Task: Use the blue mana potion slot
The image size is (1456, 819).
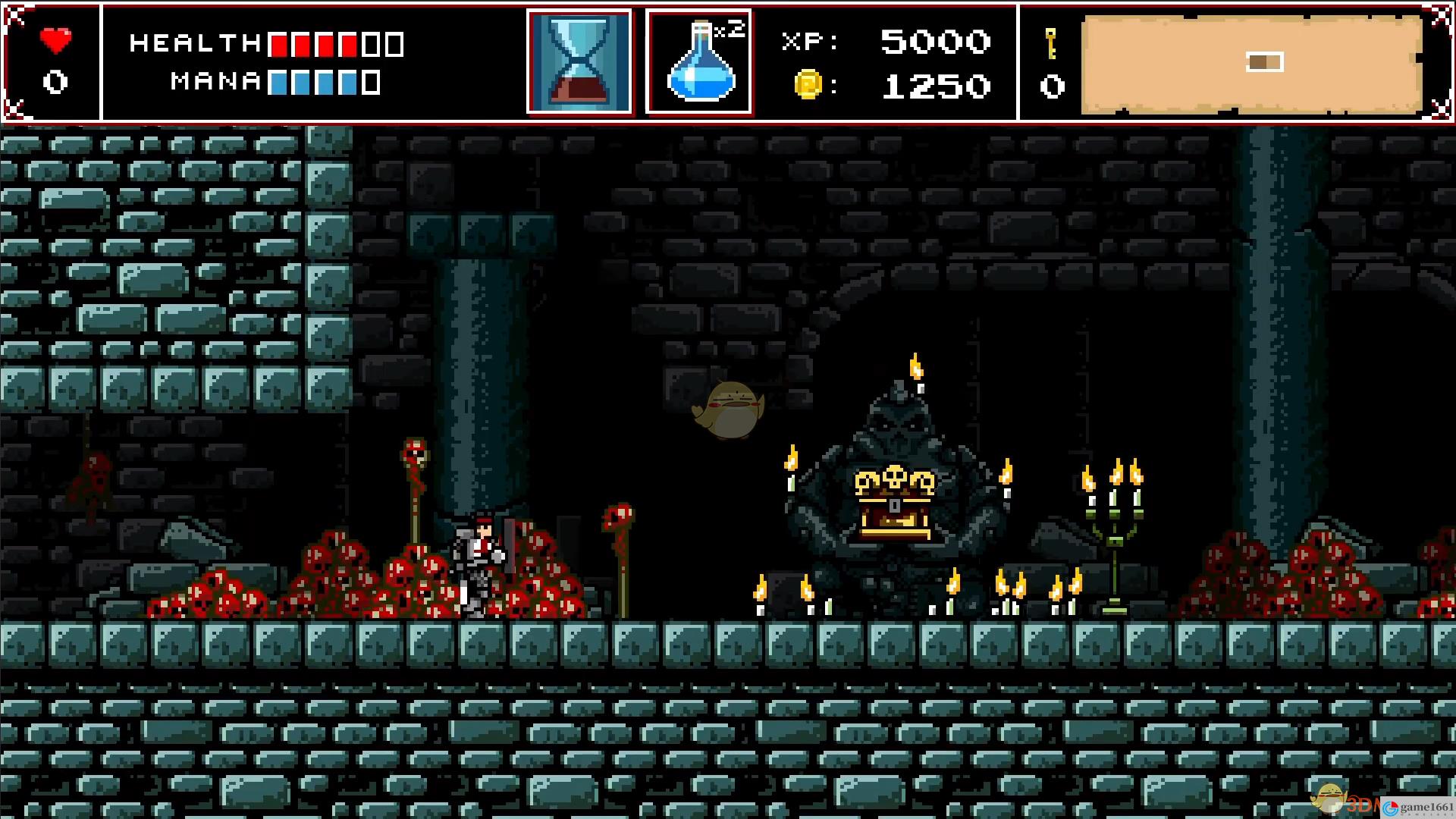Action: click(698, 61)
